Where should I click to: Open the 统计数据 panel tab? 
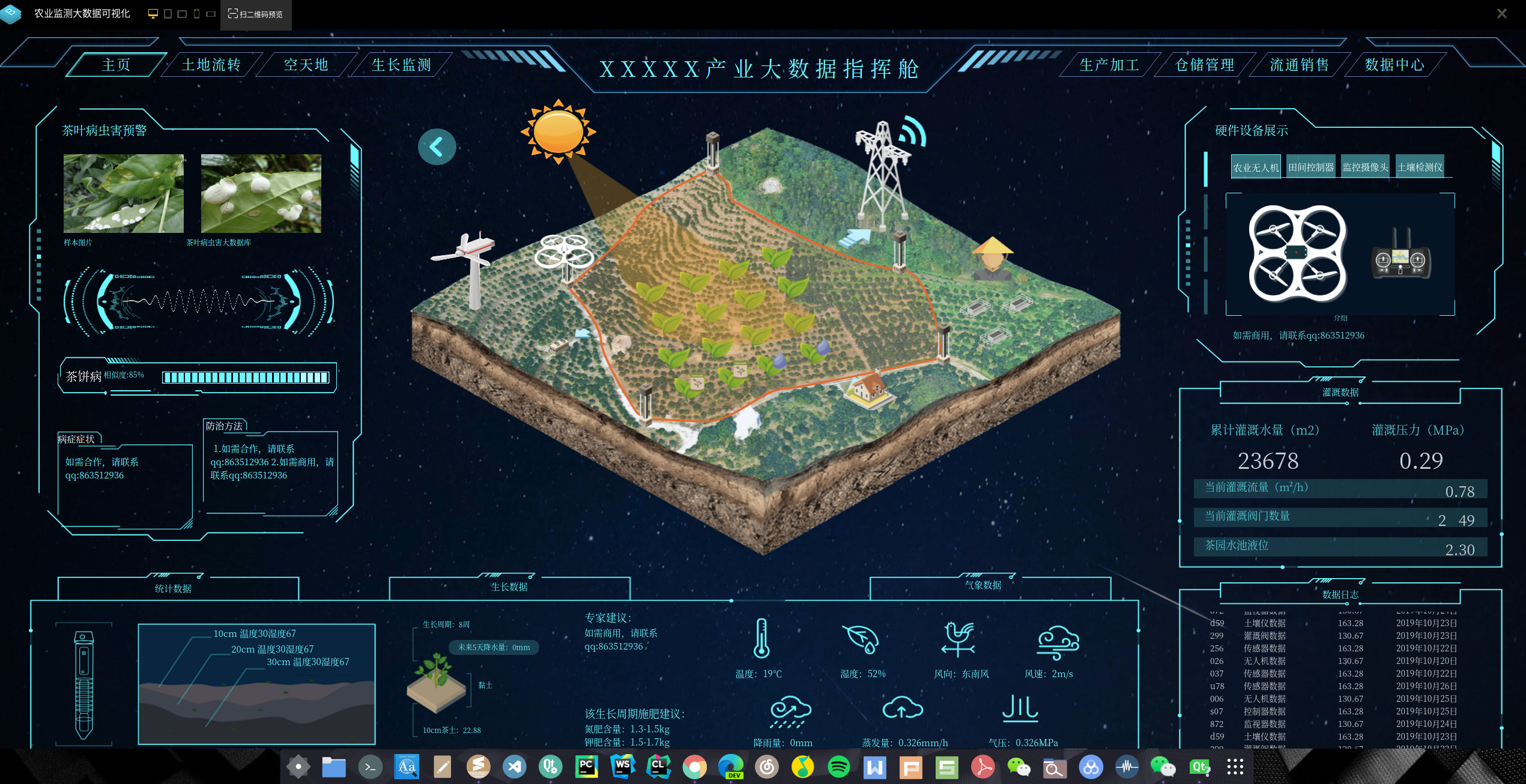click(x=173, y=588)
